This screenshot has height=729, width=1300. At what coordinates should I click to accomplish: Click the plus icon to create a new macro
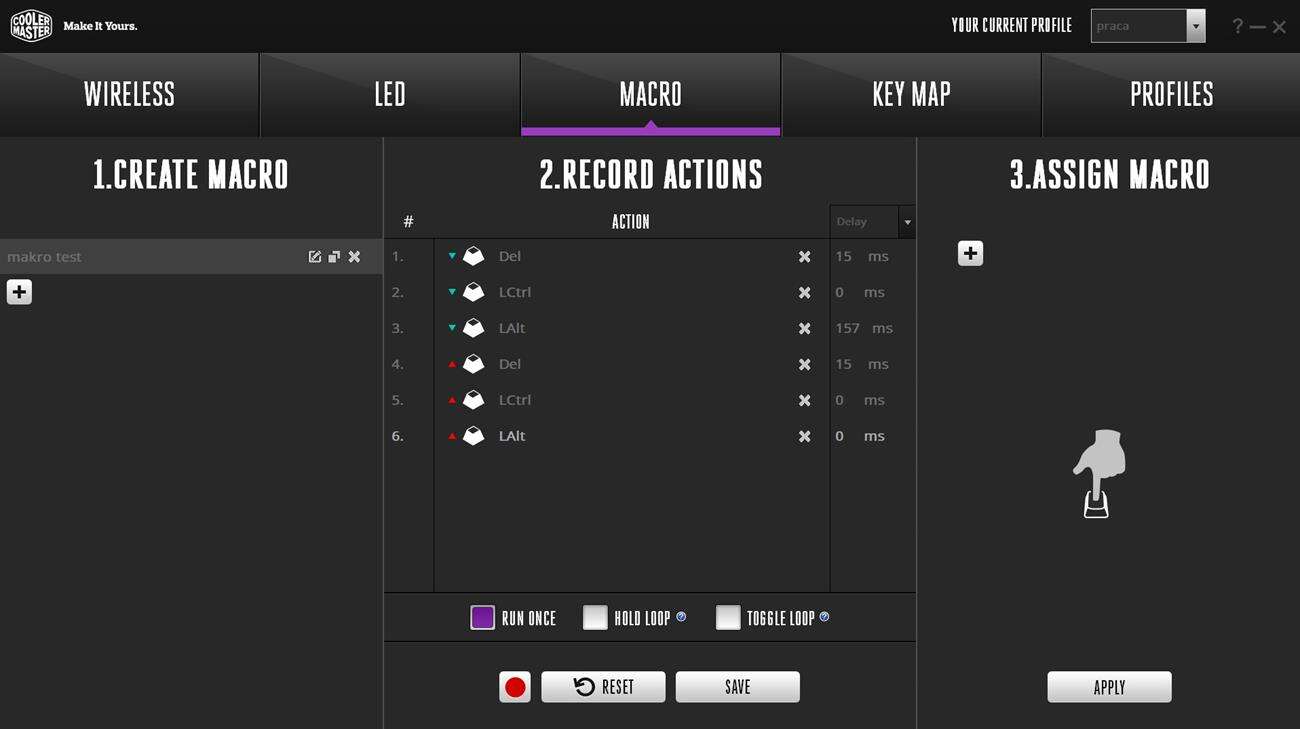pyautogui.click(x=18, y=291)
